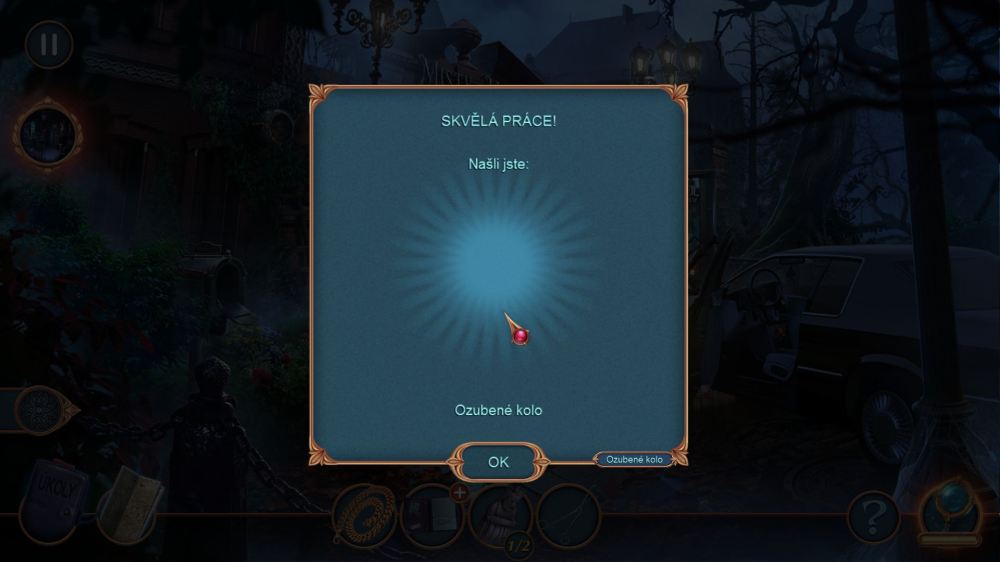Pause the game with the pause button
Viewport: 1000px width, 562px height.
coord(48,45)
